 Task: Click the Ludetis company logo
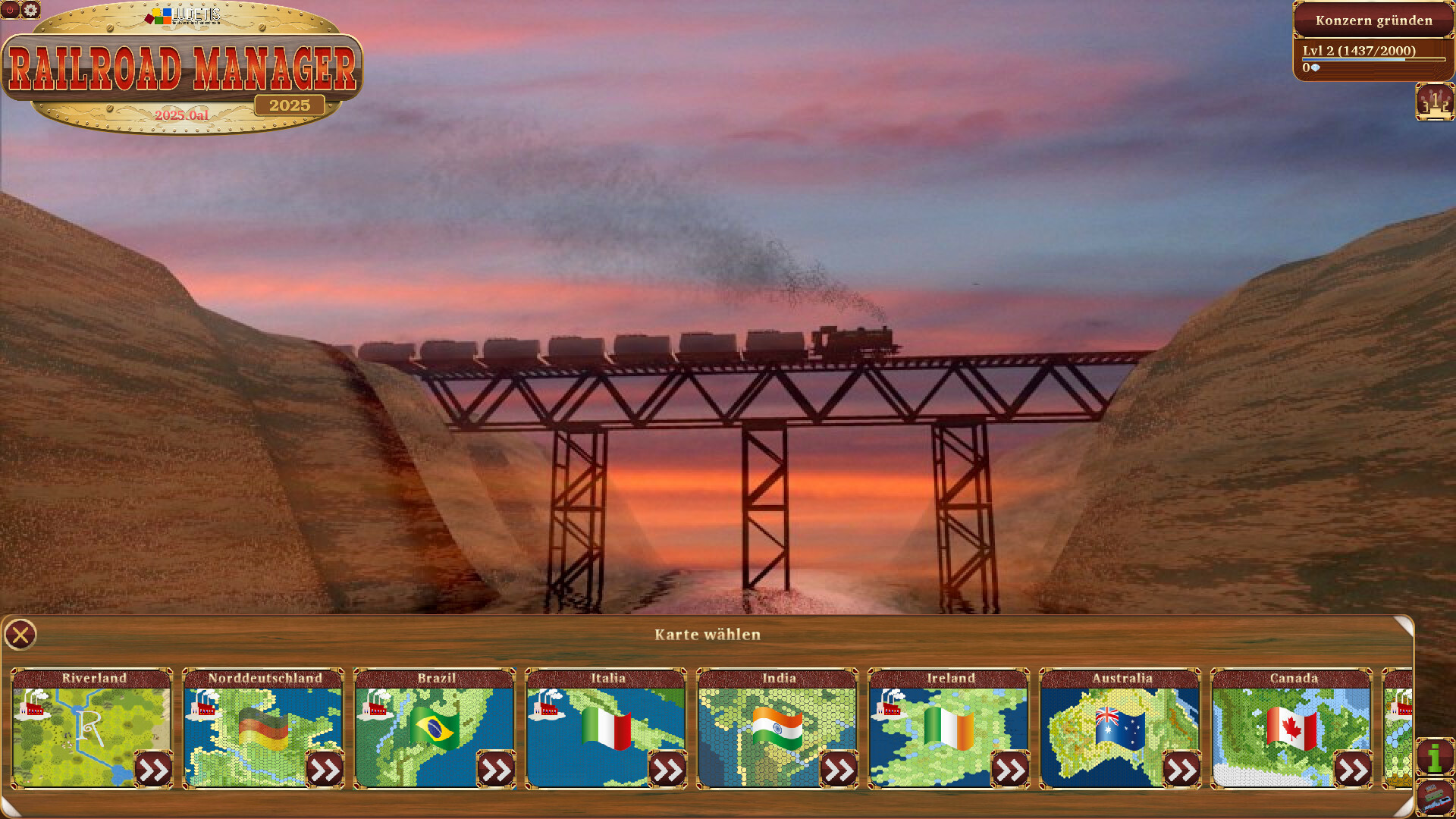[x=180, y=17]
